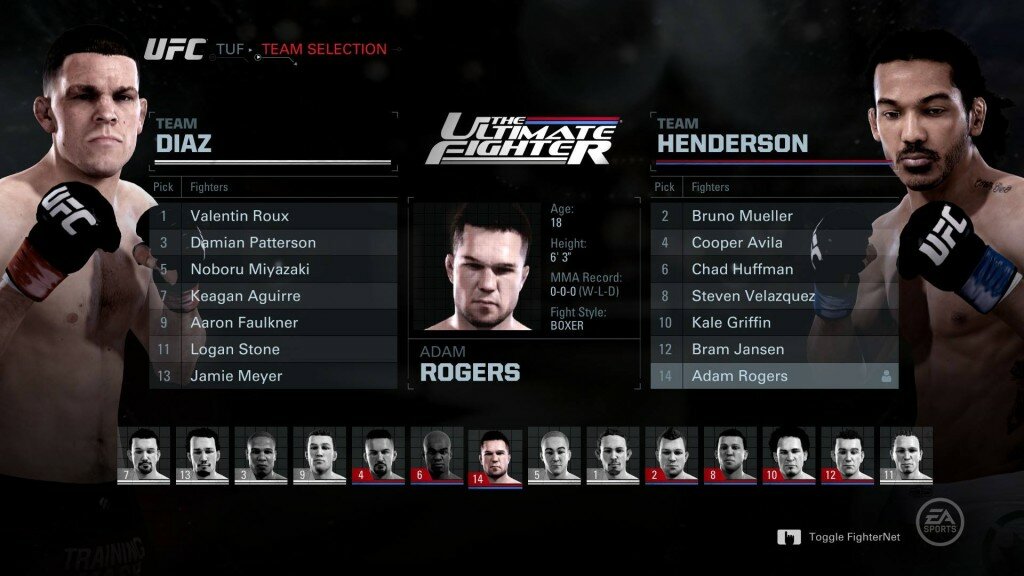Image resolution: width=1024 pixels, height=576 pixels.
Task: Click Chad Huffman's entry
Action: pyautogui.click(x=773, y=270)
